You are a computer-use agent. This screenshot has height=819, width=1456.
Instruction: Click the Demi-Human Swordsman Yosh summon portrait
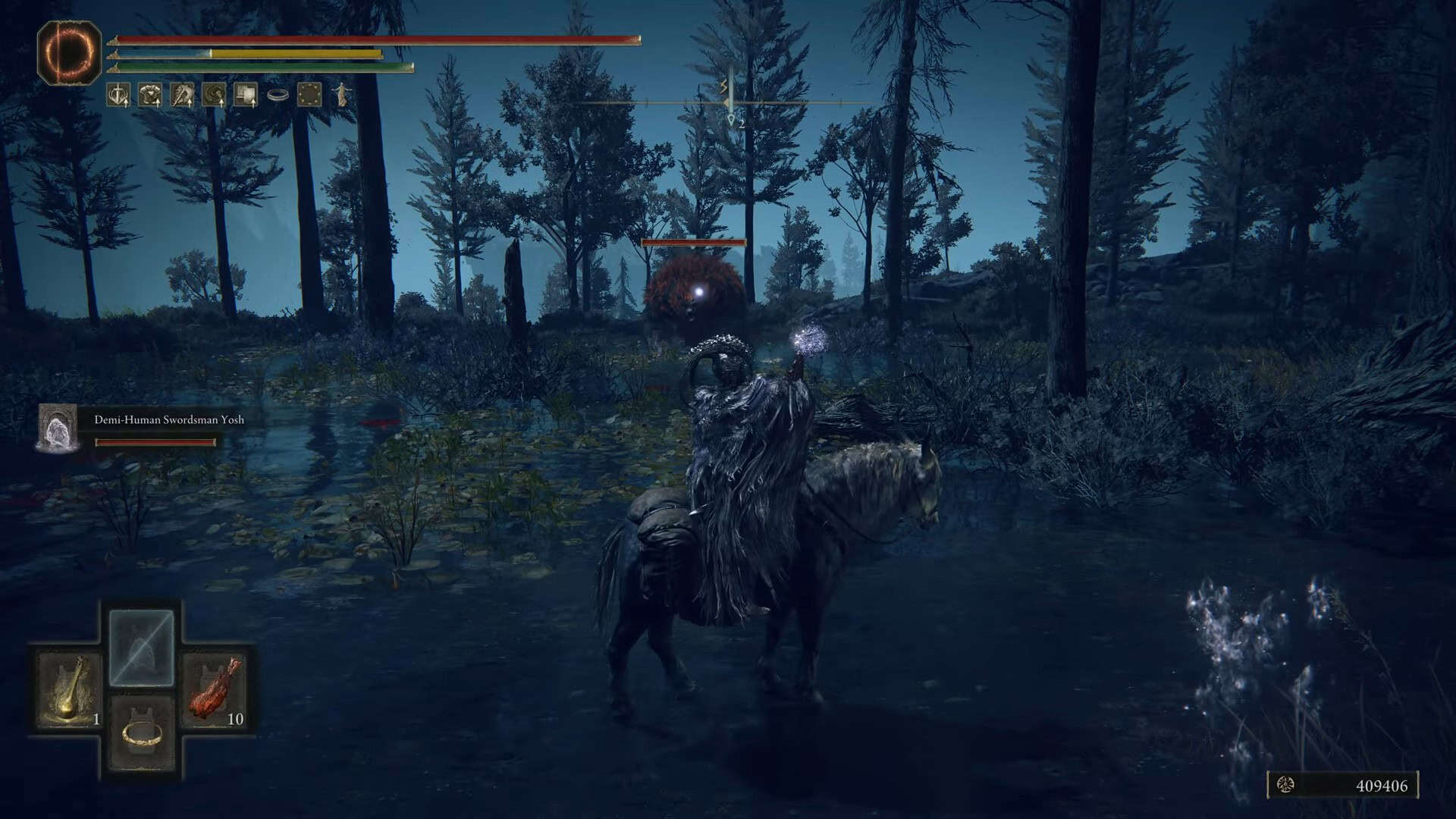[x=58, y=428]
